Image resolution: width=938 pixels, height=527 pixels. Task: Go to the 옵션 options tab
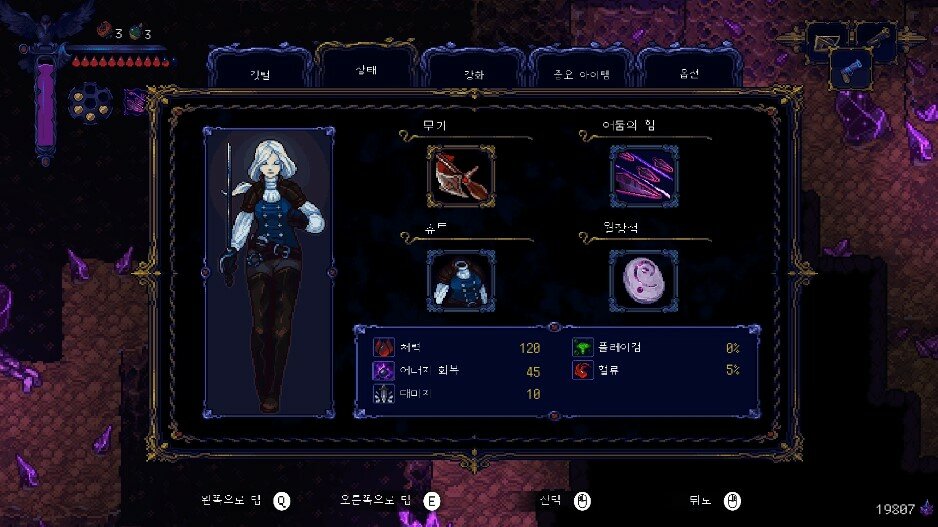(x=688, y=74)
